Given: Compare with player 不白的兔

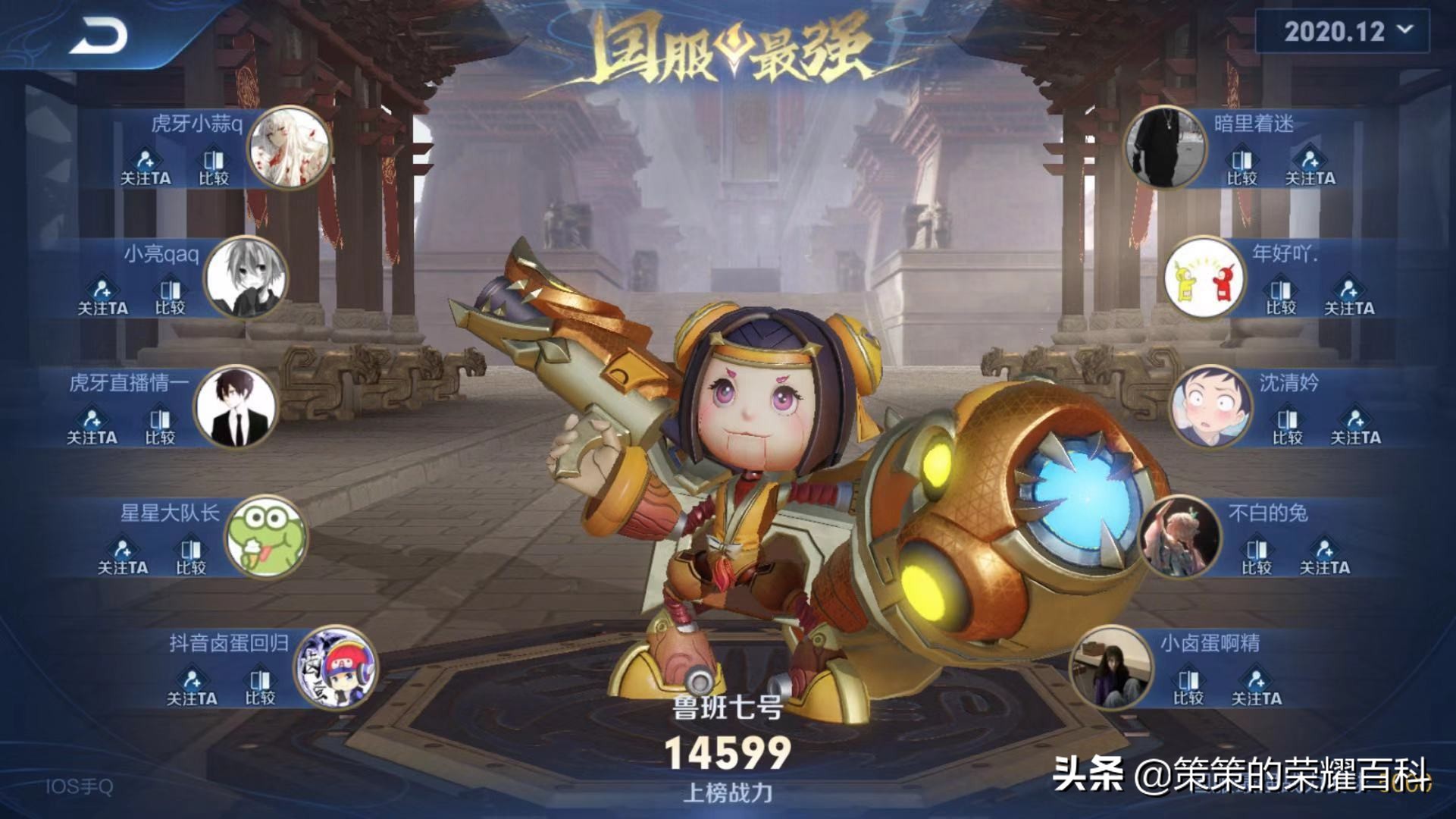Looking at the screenshot, I should click(x=1256, y=557).
